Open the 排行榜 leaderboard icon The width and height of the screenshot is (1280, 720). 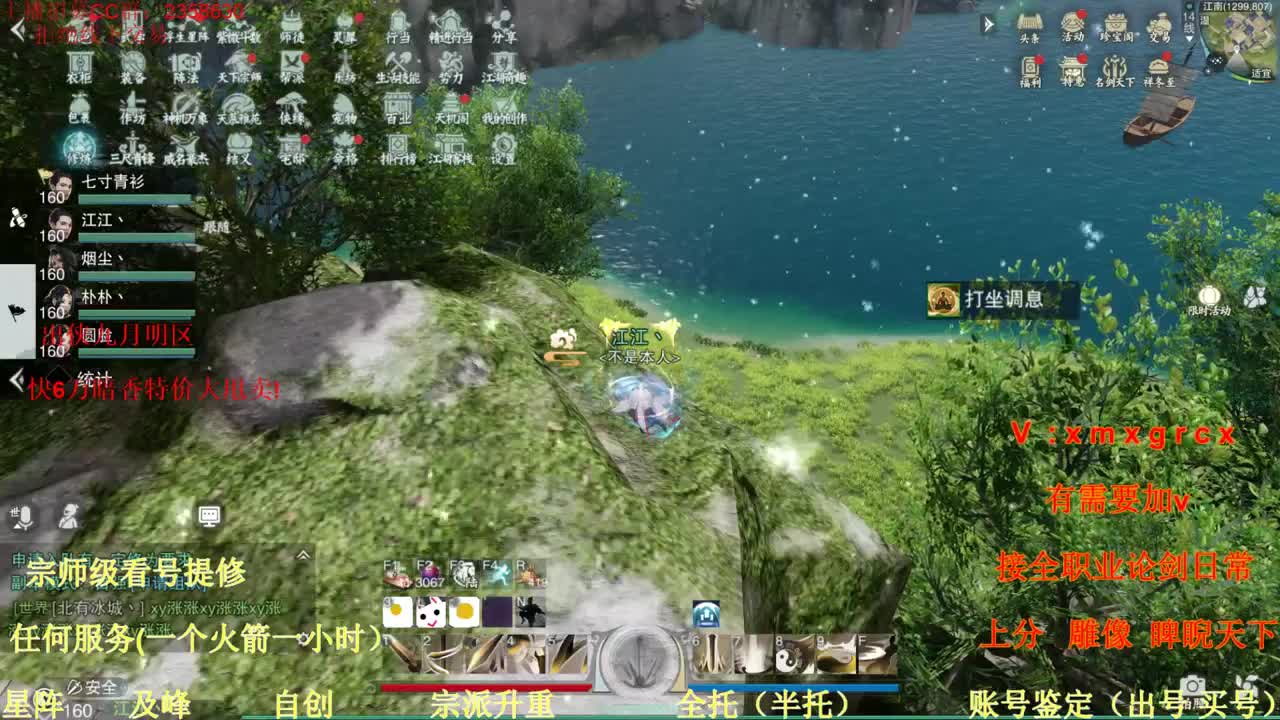396,143
